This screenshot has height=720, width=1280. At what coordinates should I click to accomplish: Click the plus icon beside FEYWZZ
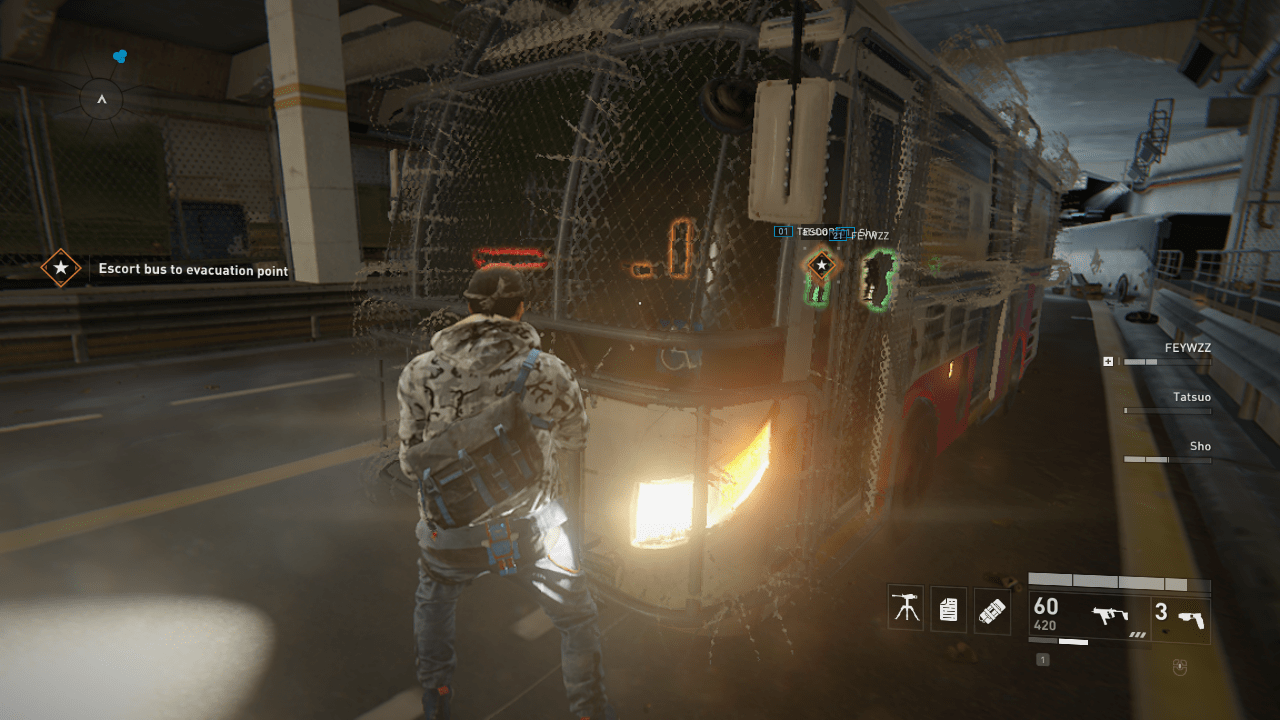tap(1108, 361)
